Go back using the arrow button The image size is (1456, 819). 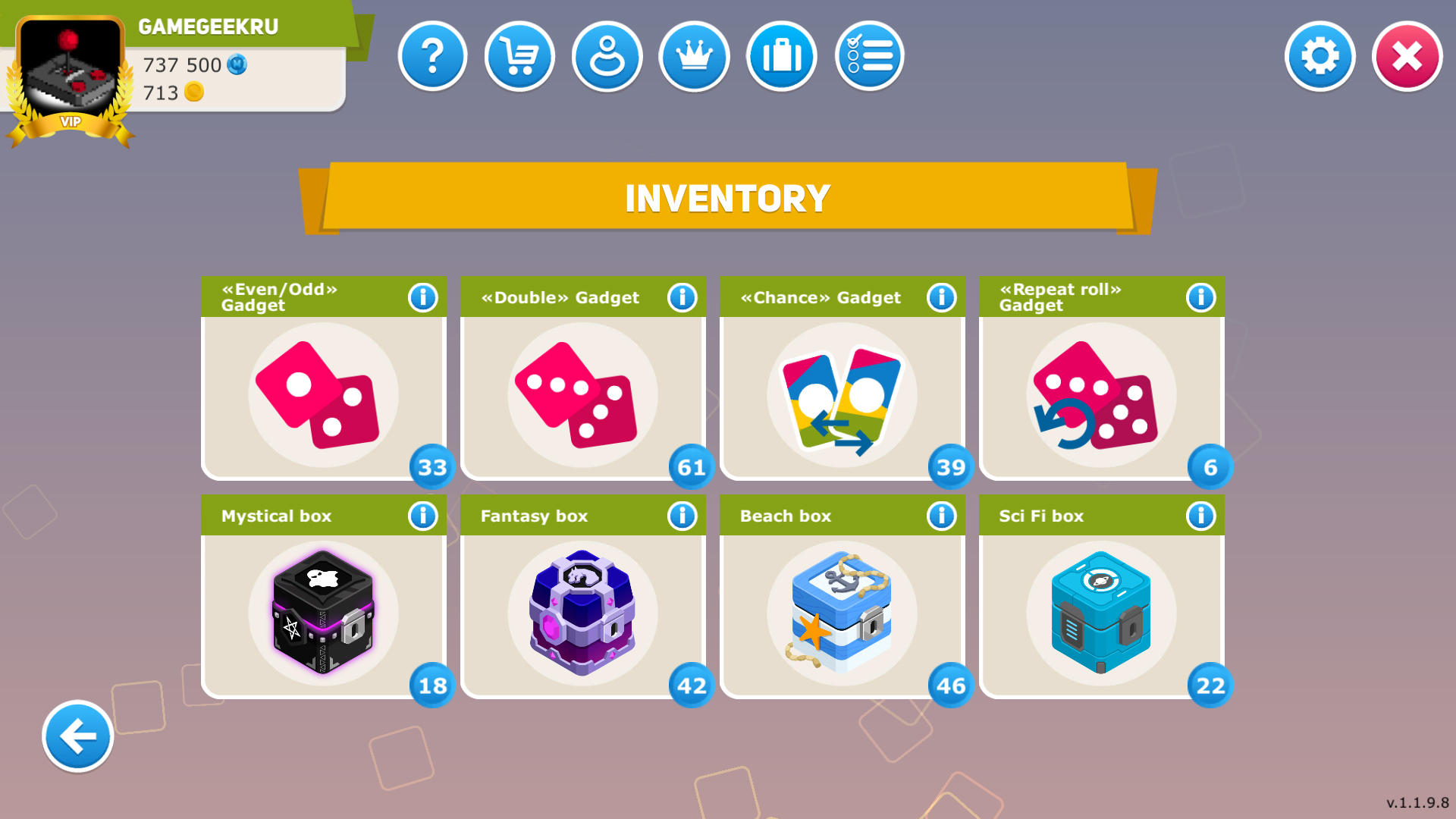click(77, 736)
